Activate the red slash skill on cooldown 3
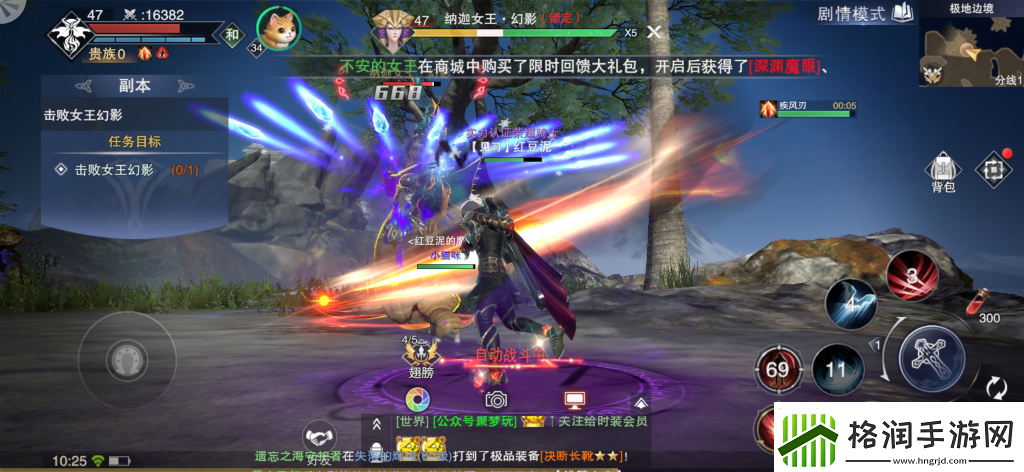 coord(910,273)
